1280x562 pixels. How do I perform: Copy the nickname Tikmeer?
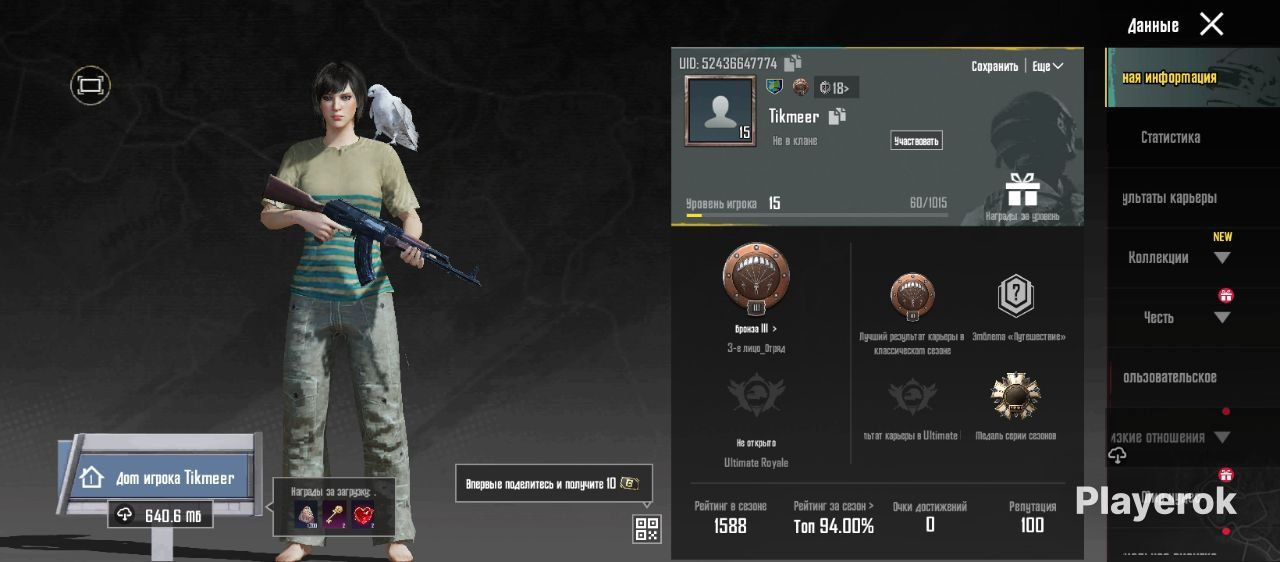tap(837, 116)
